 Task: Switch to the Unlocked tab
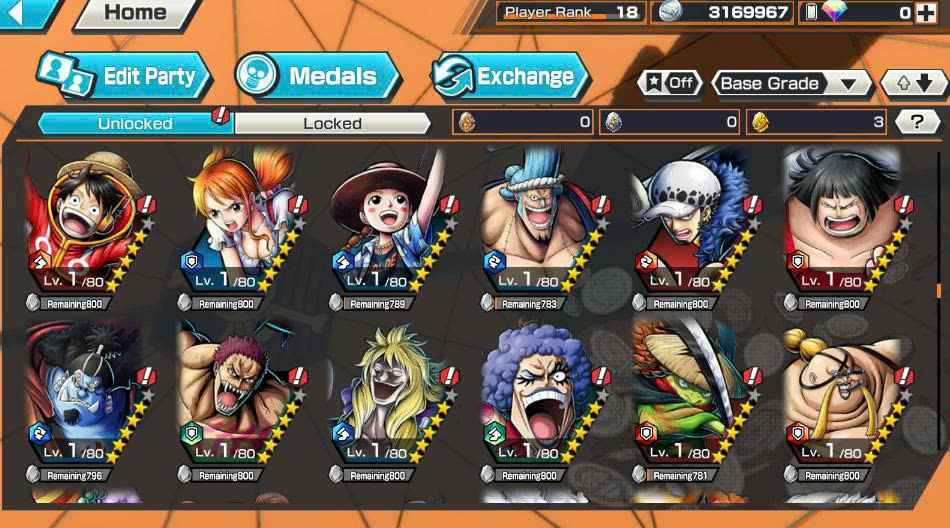(x=135, y=123)
